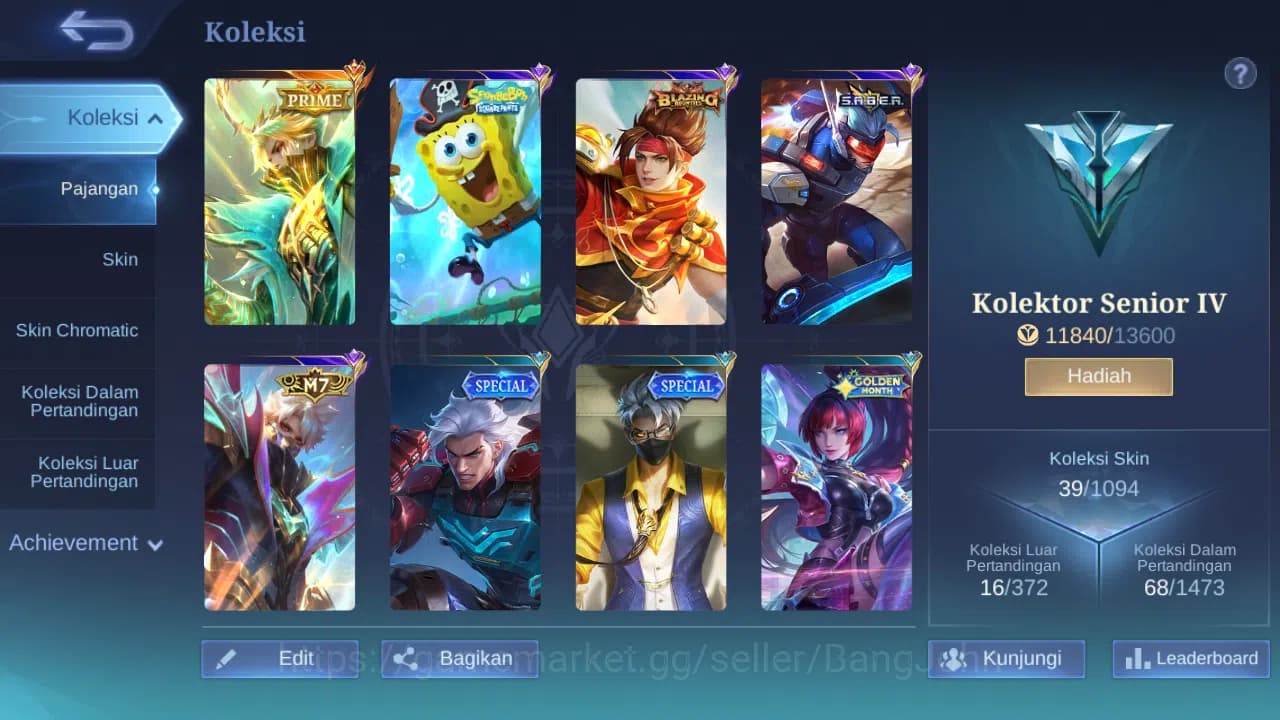
Task: Collapse the Koleksi section chevron
Action: [x=155, y=117]
